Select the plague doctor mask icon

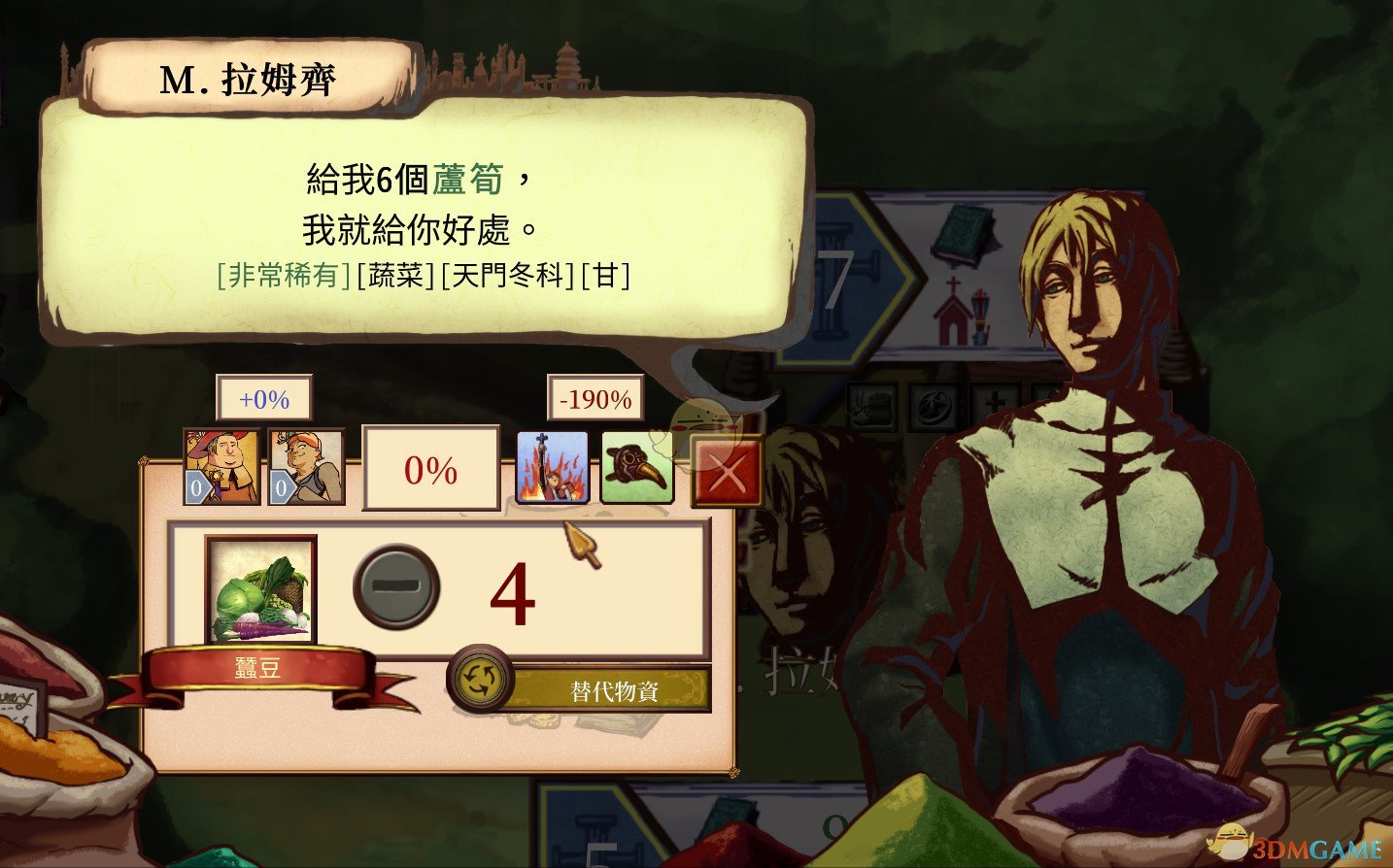[x=636, y=467]
